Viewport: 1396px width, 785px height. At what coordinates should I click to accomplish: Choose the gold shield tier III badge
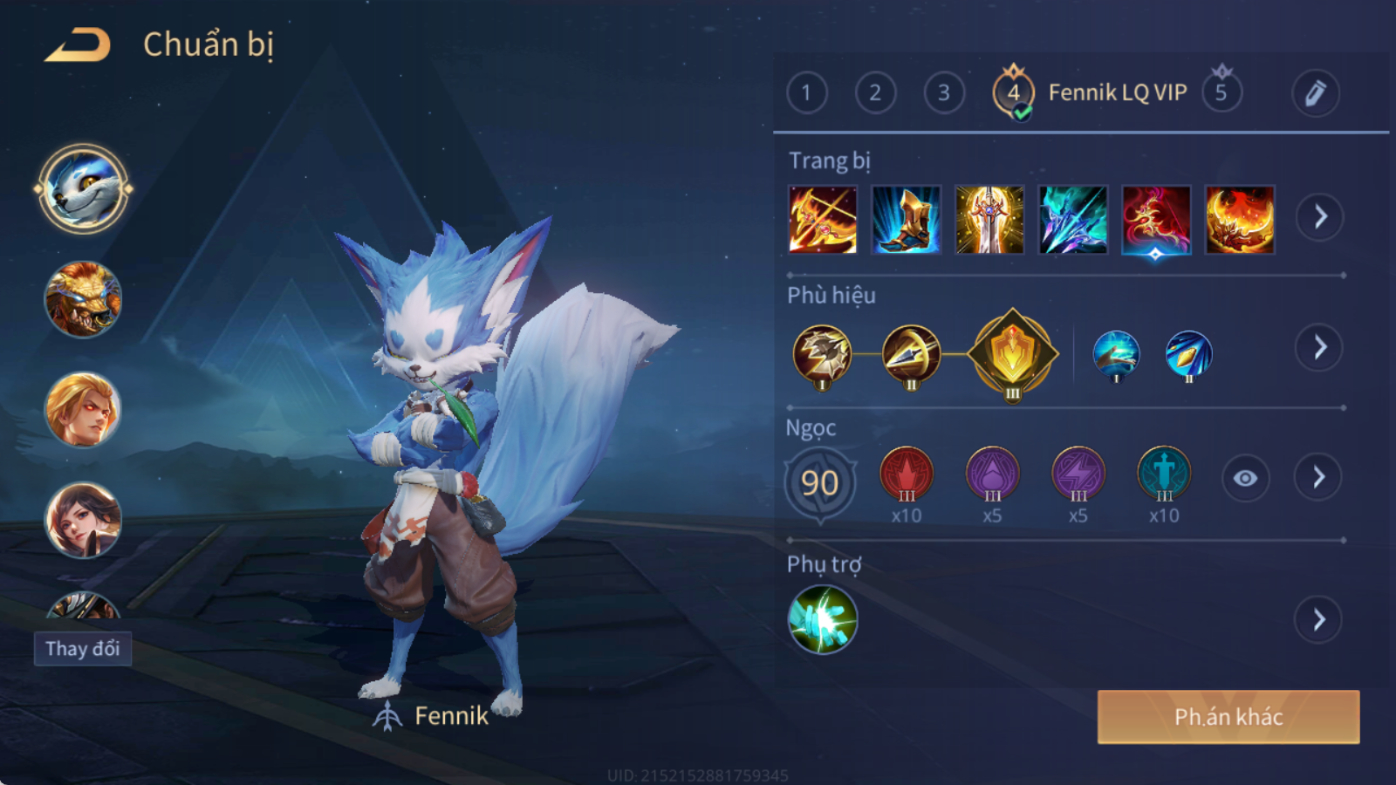tap(1012, 353)
